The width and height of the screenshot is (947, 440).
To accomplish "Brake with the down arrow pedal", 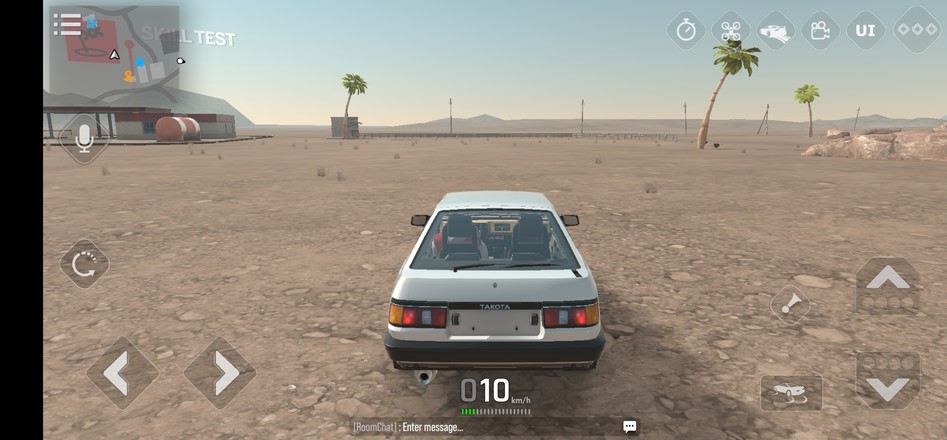I will (x=887, y=379).
